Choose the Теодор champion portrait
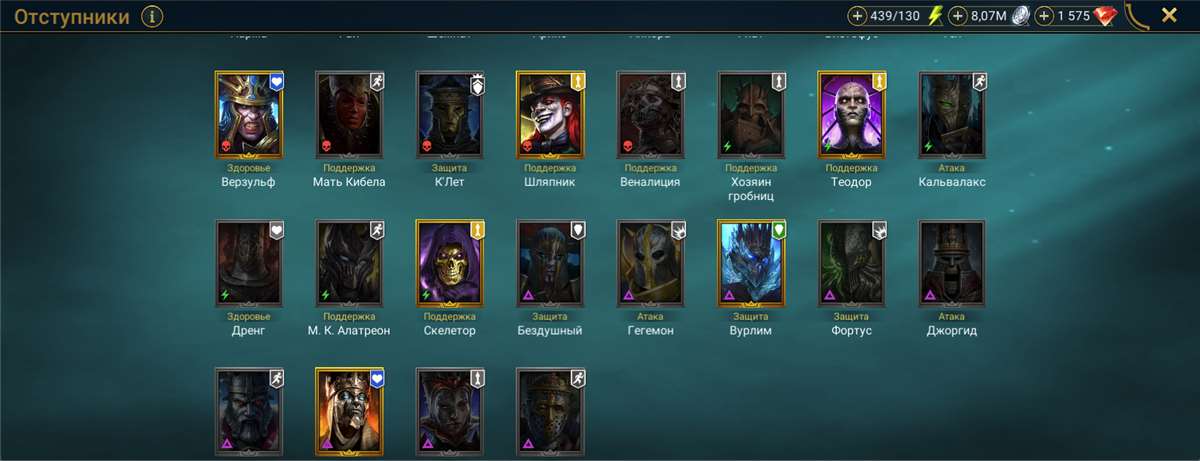 [x=851, y=115]
